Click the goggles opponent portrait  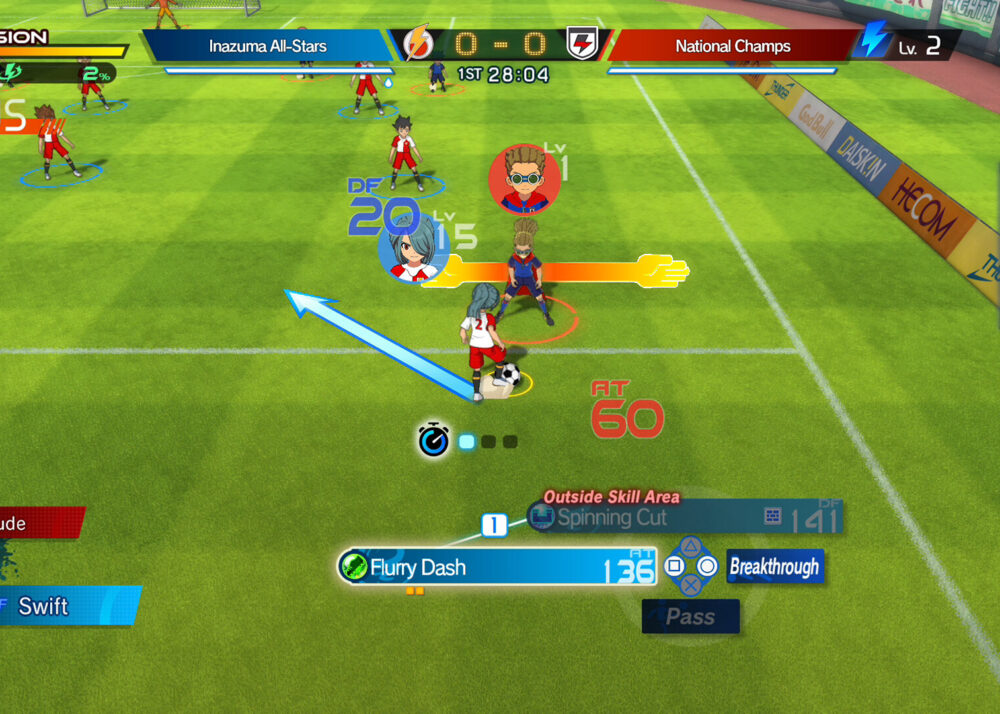pyautogui.click(x=524, y=180)
